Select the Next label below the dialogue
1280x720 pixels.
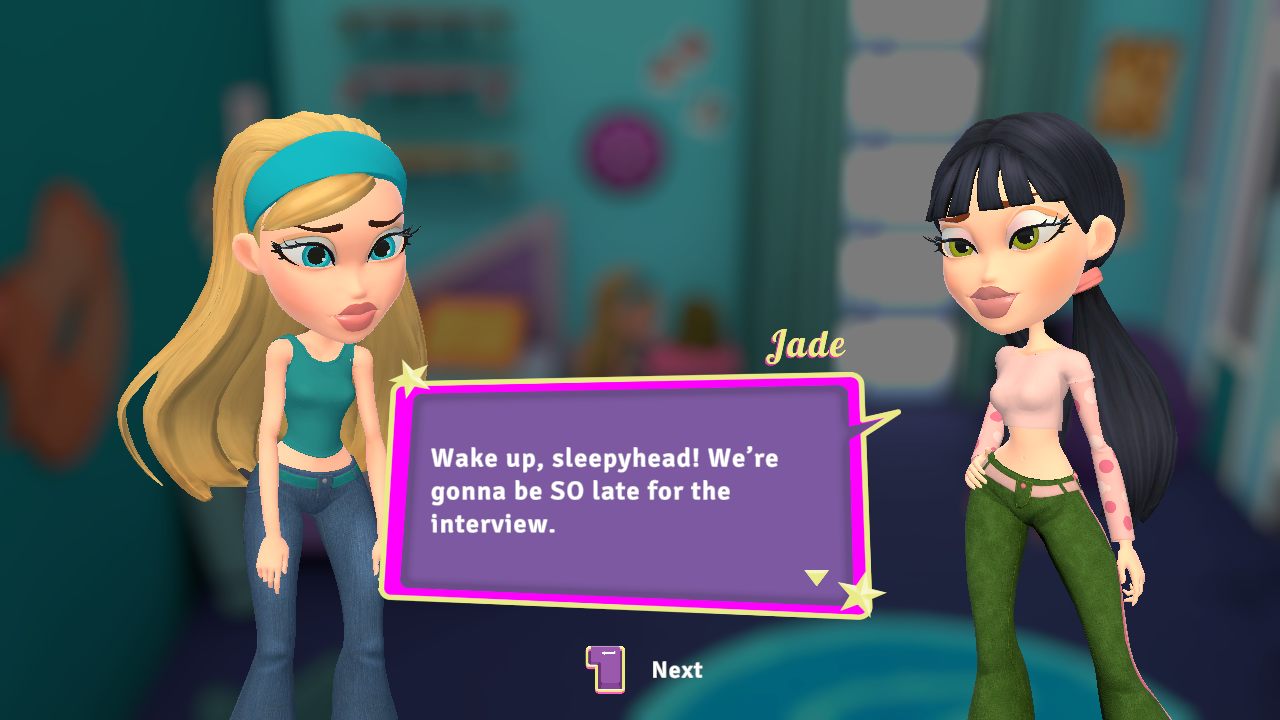click(677, 670)
